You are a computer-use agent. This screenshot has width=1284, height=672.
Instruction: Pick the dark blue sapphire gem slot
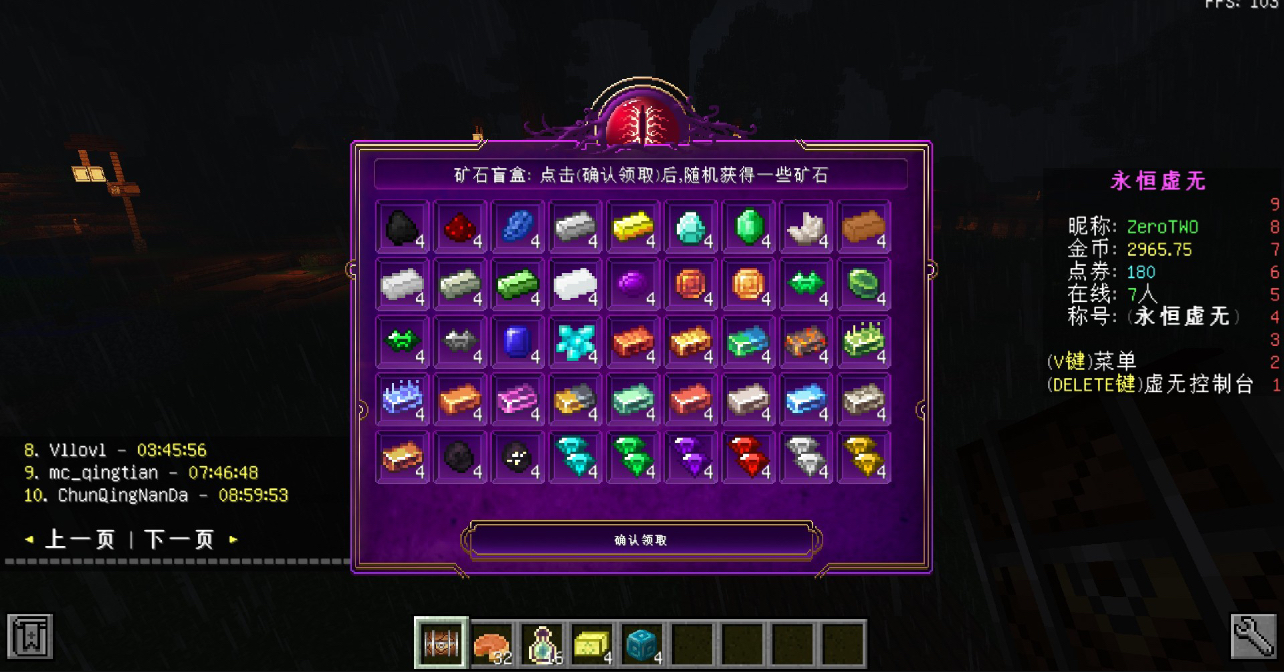pos(518,342)
